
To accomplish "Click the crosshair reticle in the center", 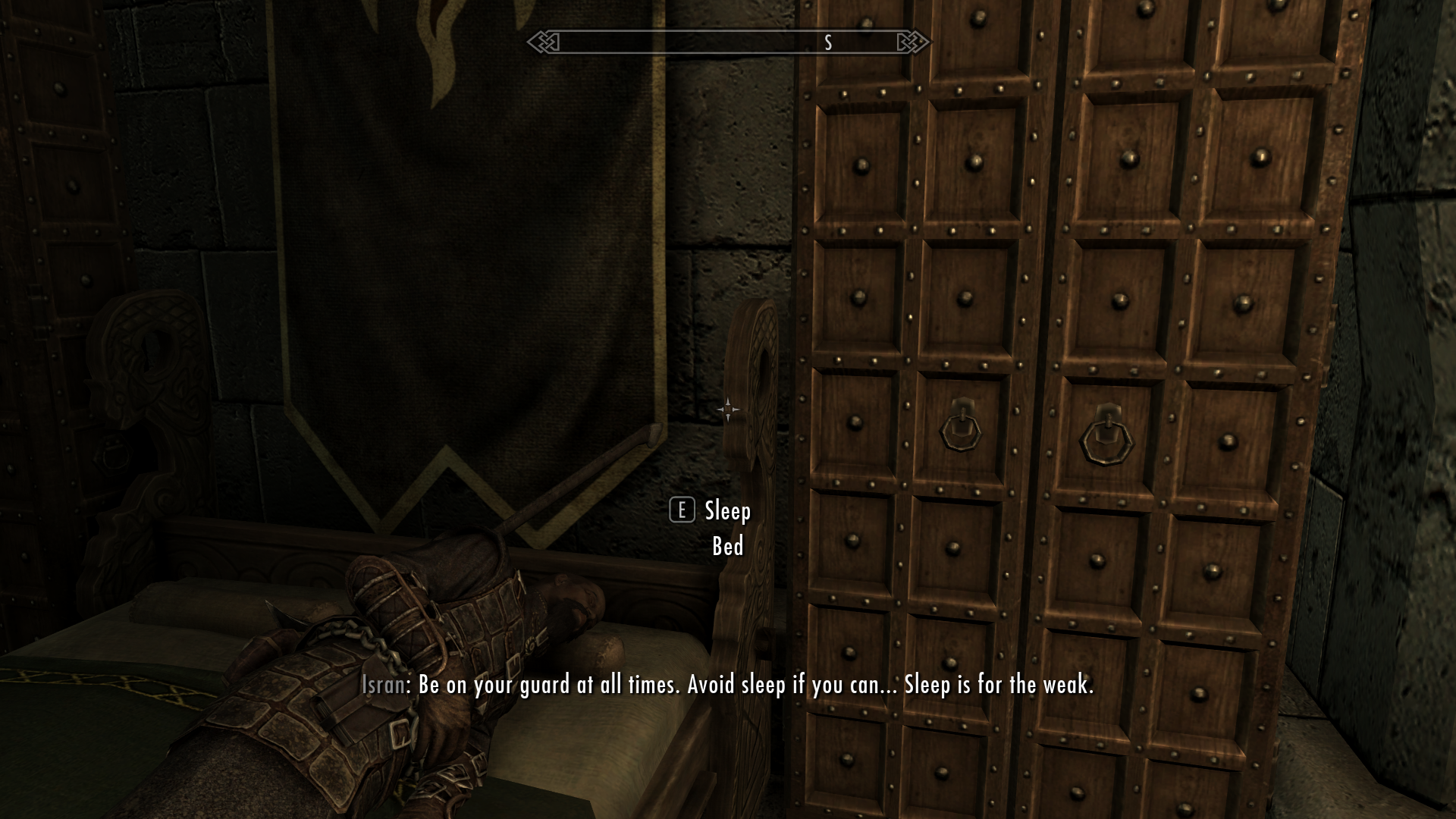I will coord(728,409).
